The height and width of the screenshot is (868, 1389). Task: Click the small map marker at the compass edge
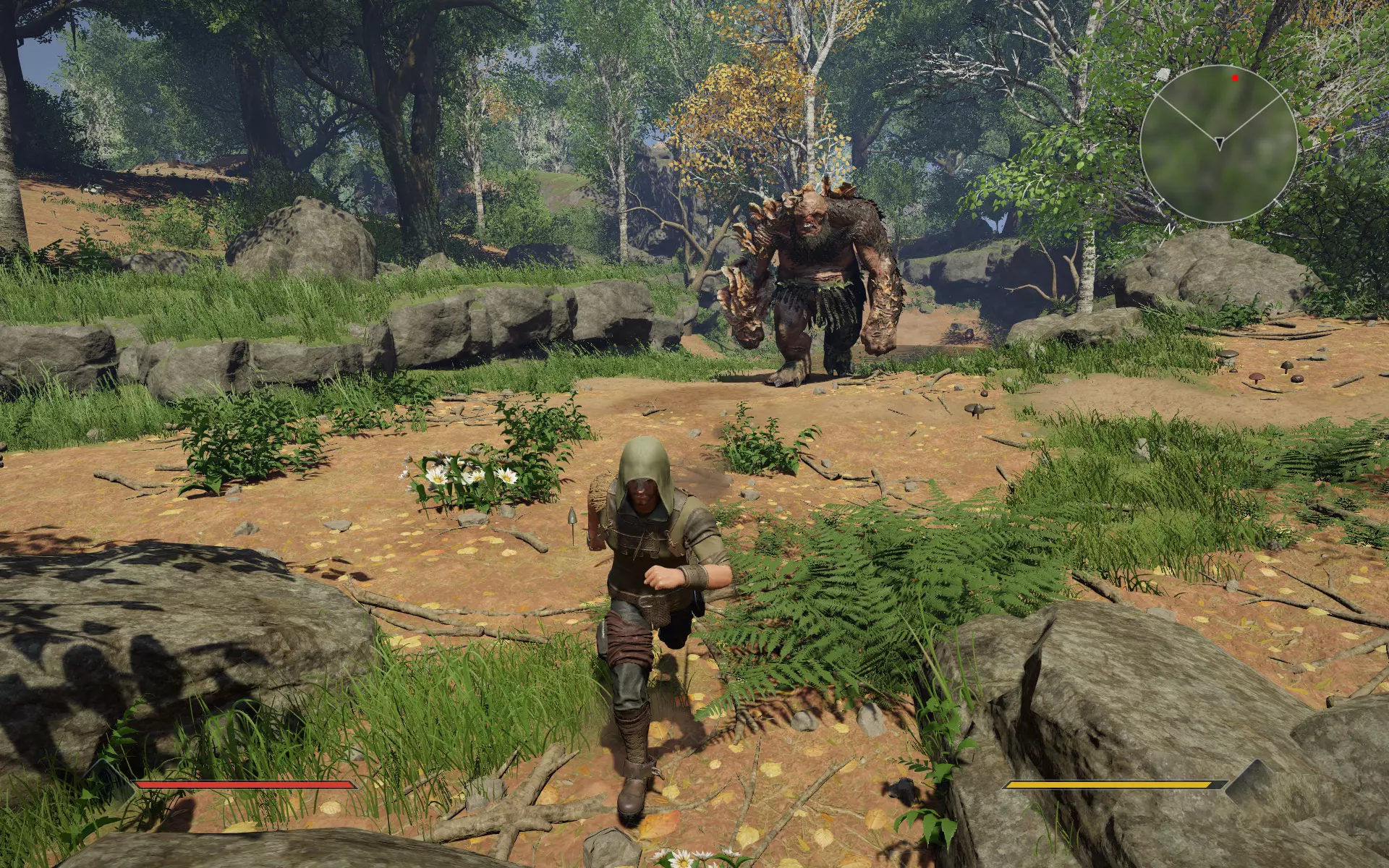click(x=1163, y=75)
